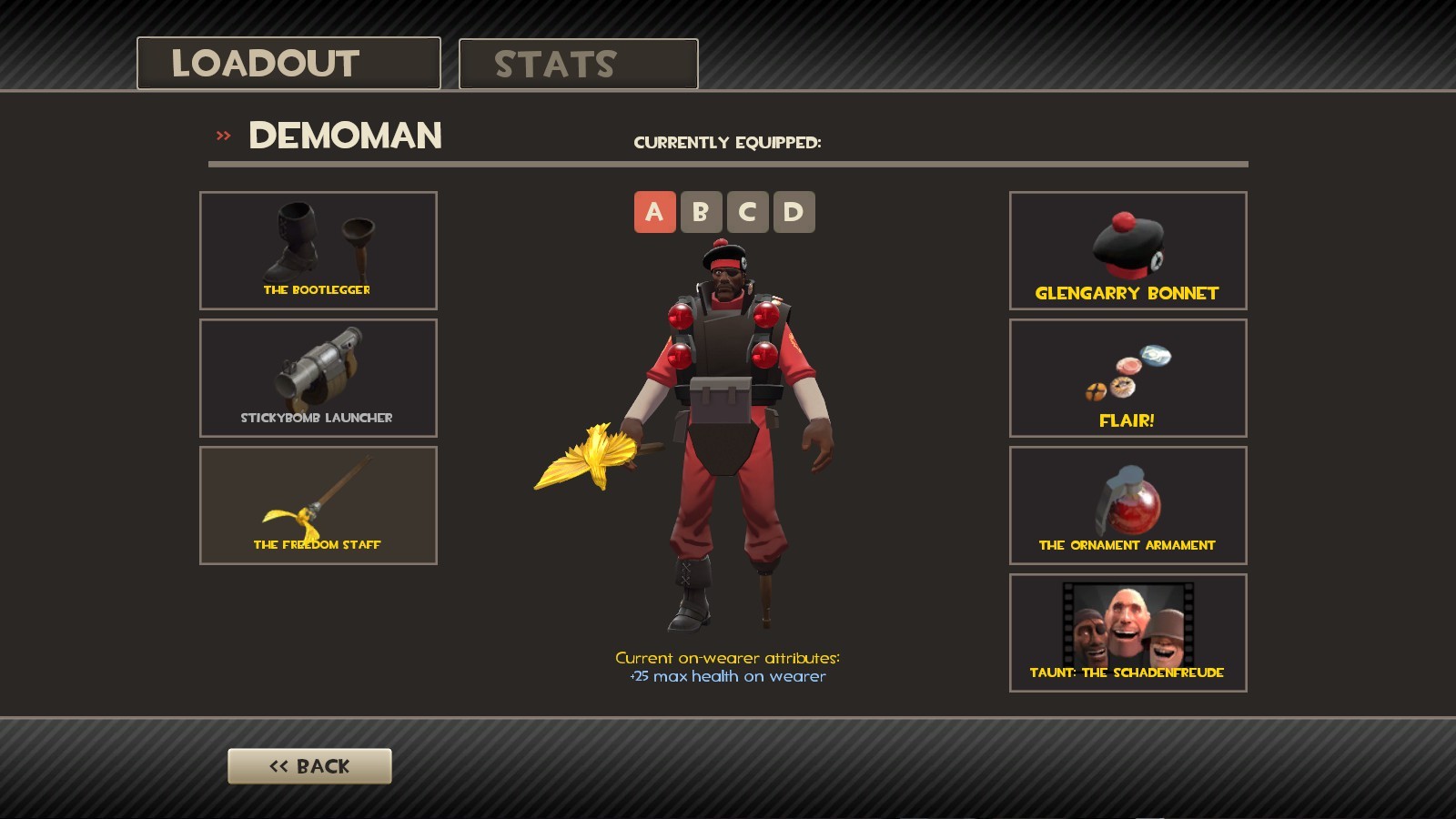Open the LOADOUT tab

pos(288,63)
